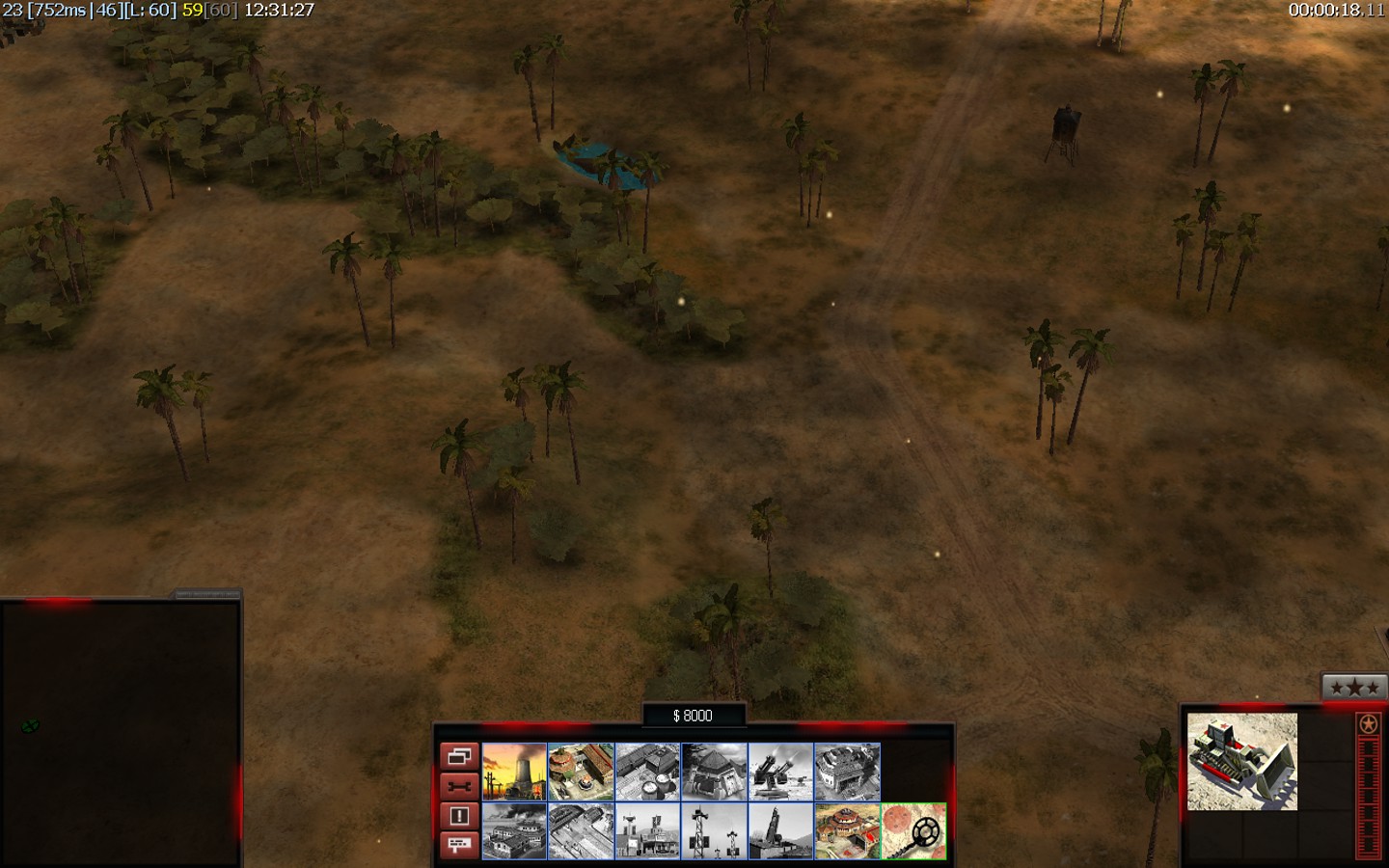Open the chat message button
The image size is (1389, 868).
click(459, 845)
